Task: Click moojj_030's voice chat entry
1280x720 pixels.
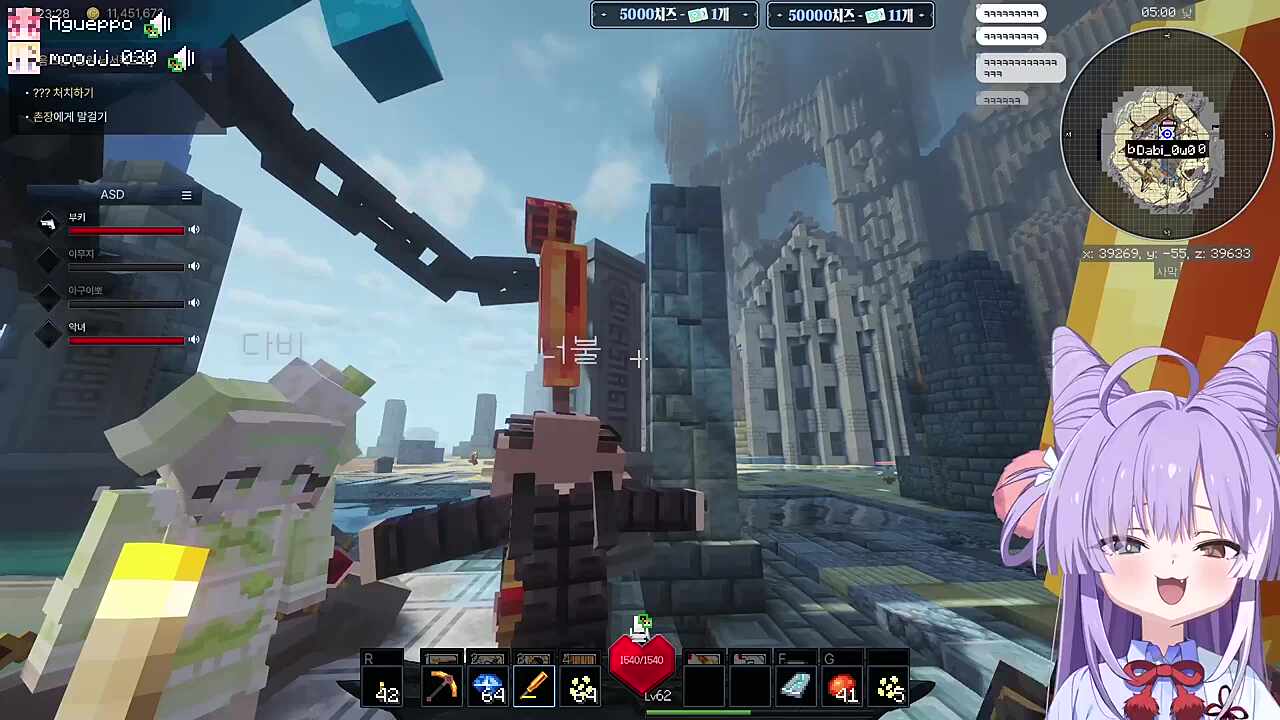Action: 100,59
